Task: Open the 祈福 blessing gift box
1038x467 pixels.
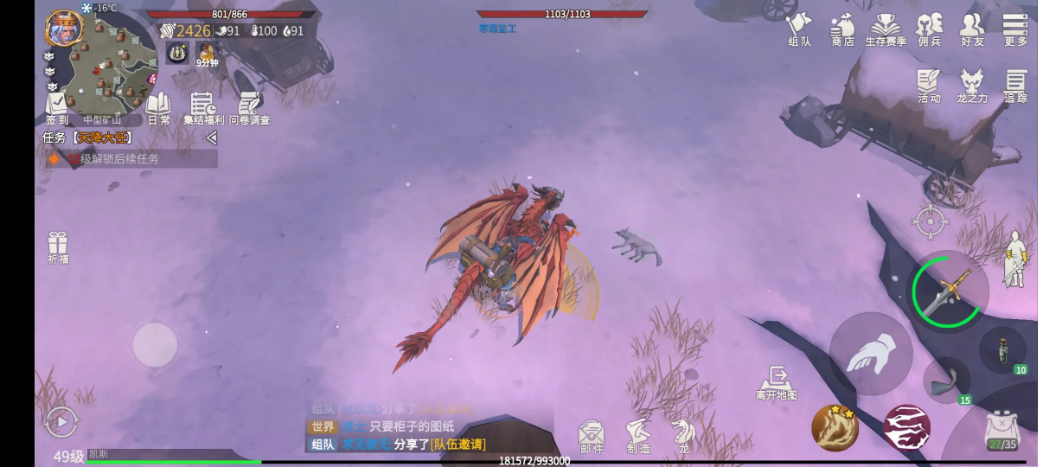Action: pyautogui.click(x=57, y=247)
